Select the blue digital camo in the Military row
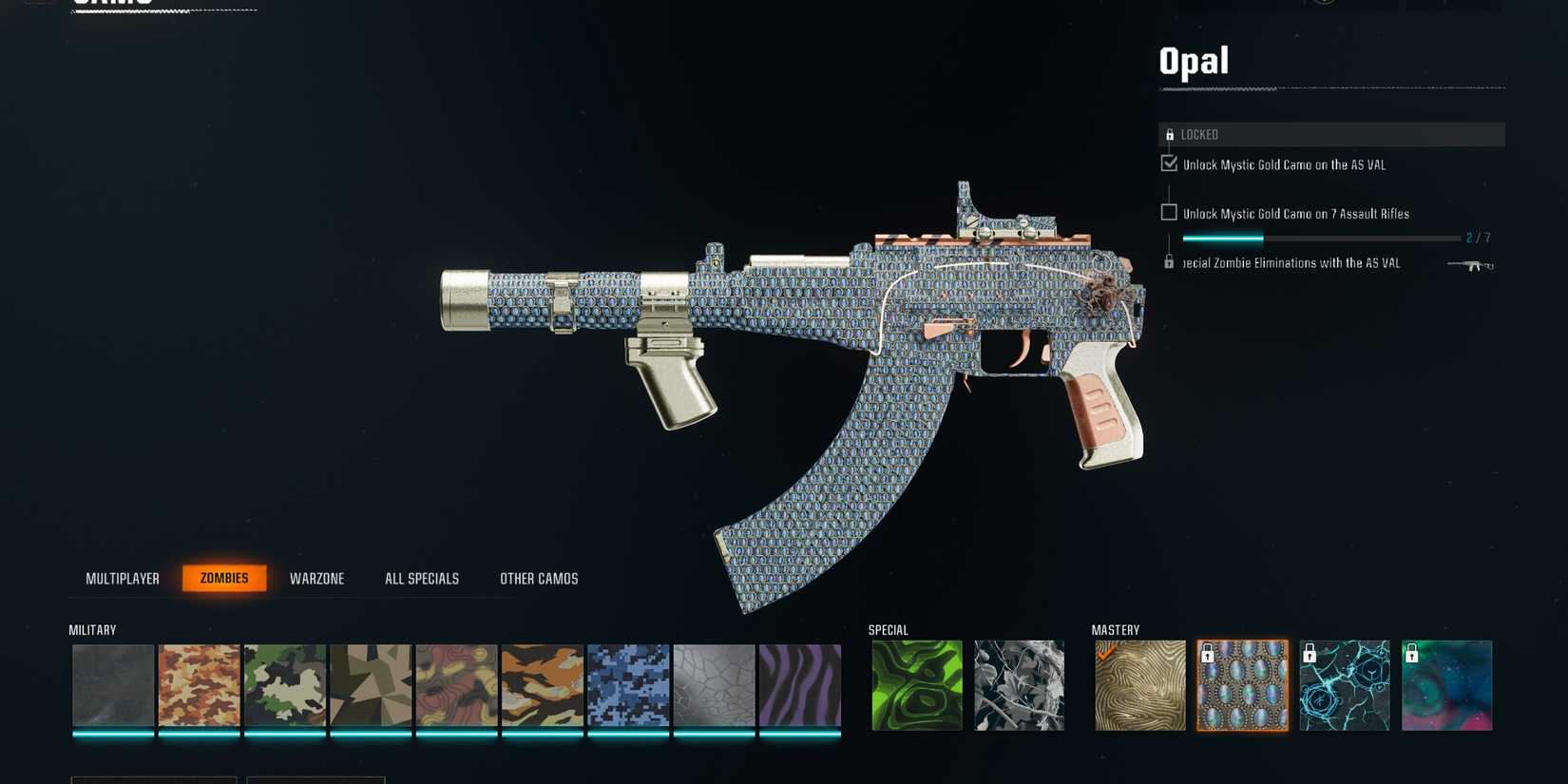 point(628,684)
